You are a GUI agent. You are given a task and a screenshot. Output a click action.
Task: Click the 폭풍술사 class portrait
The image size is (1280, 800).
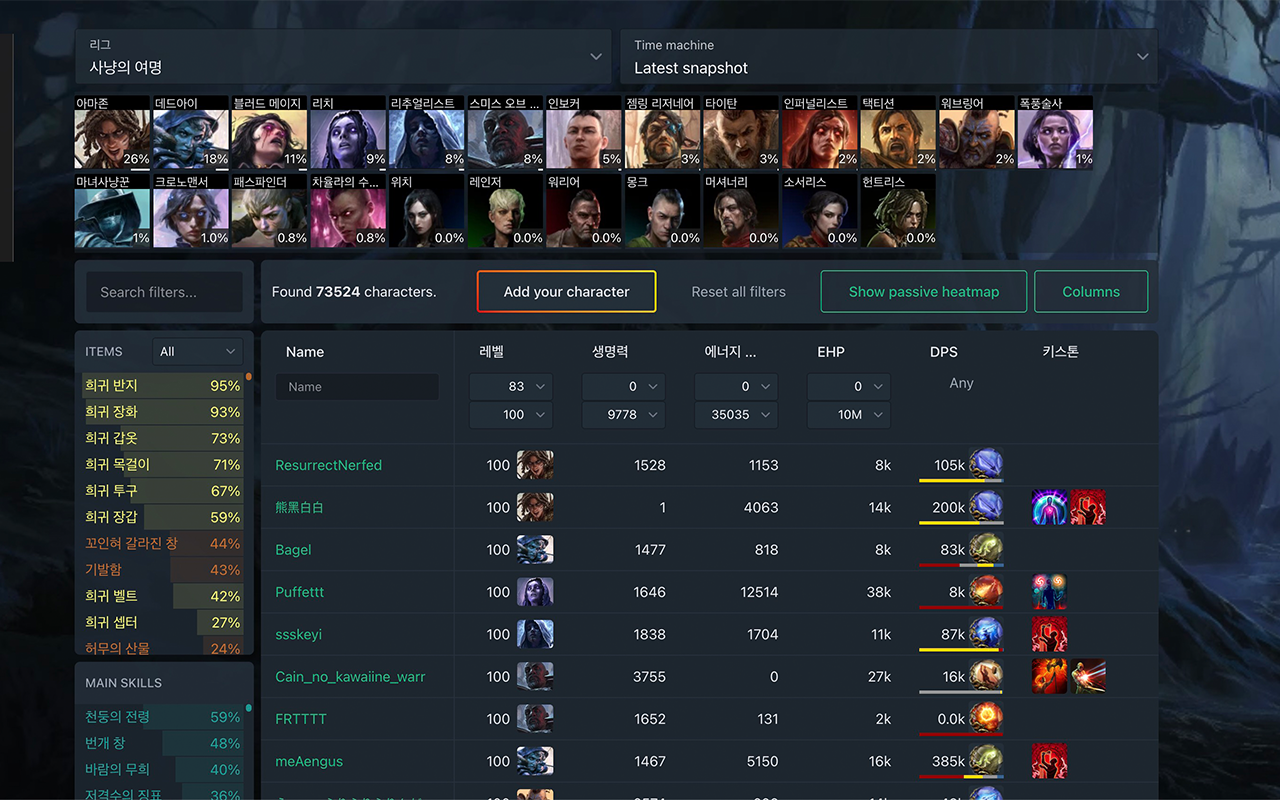(x=1055, y=132)
